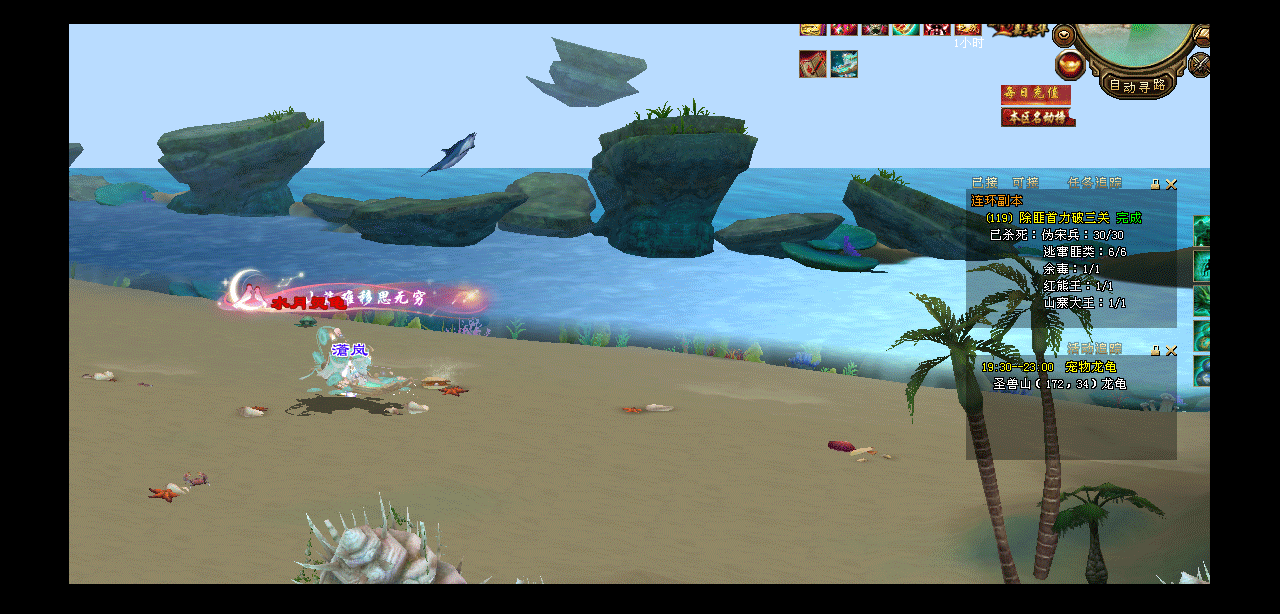
Task: Select the teal dragon buff icon
Action: (x=844, y=64)
